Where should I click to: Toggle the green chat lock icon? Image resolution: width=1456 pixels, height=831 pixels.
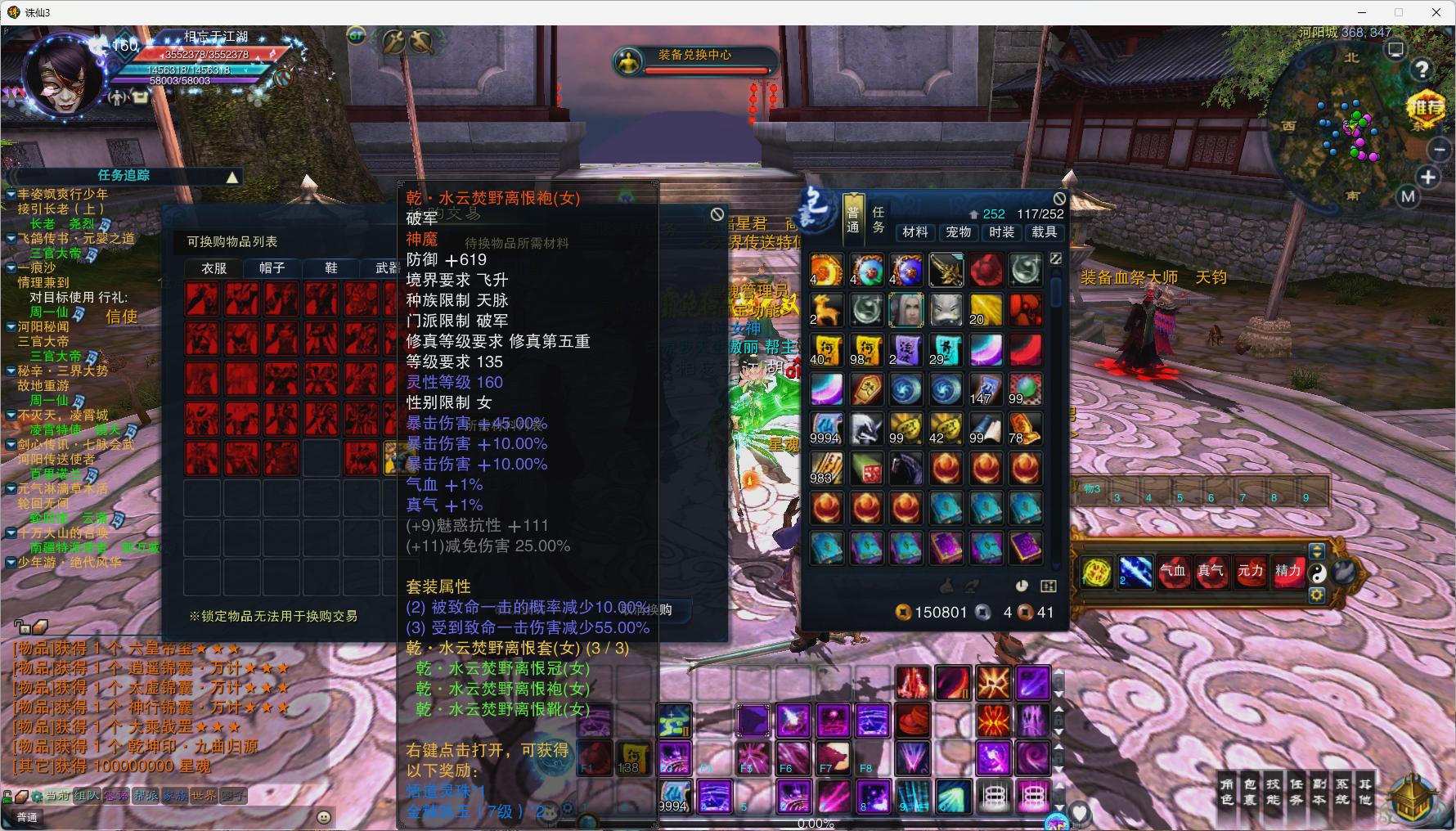coord(7,795)
